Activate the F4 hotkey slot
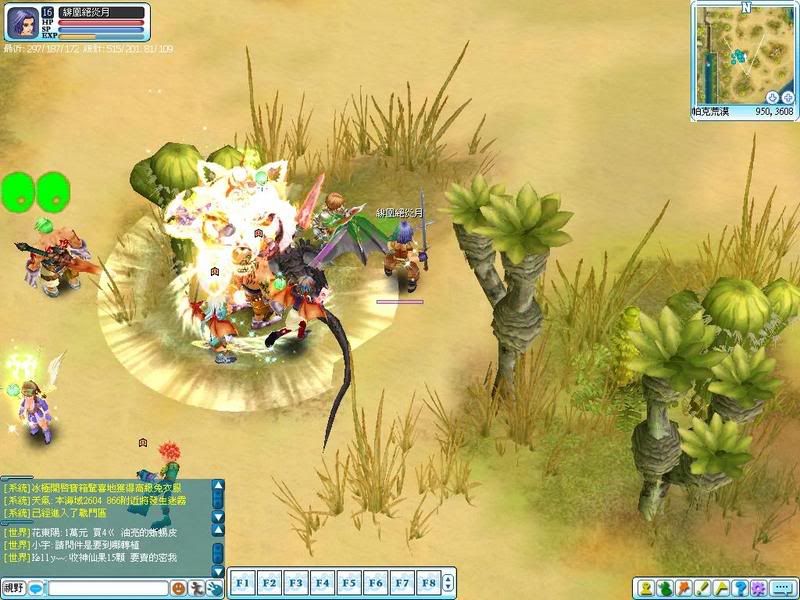Screen dimensions: 800x600 click(322, 581)
